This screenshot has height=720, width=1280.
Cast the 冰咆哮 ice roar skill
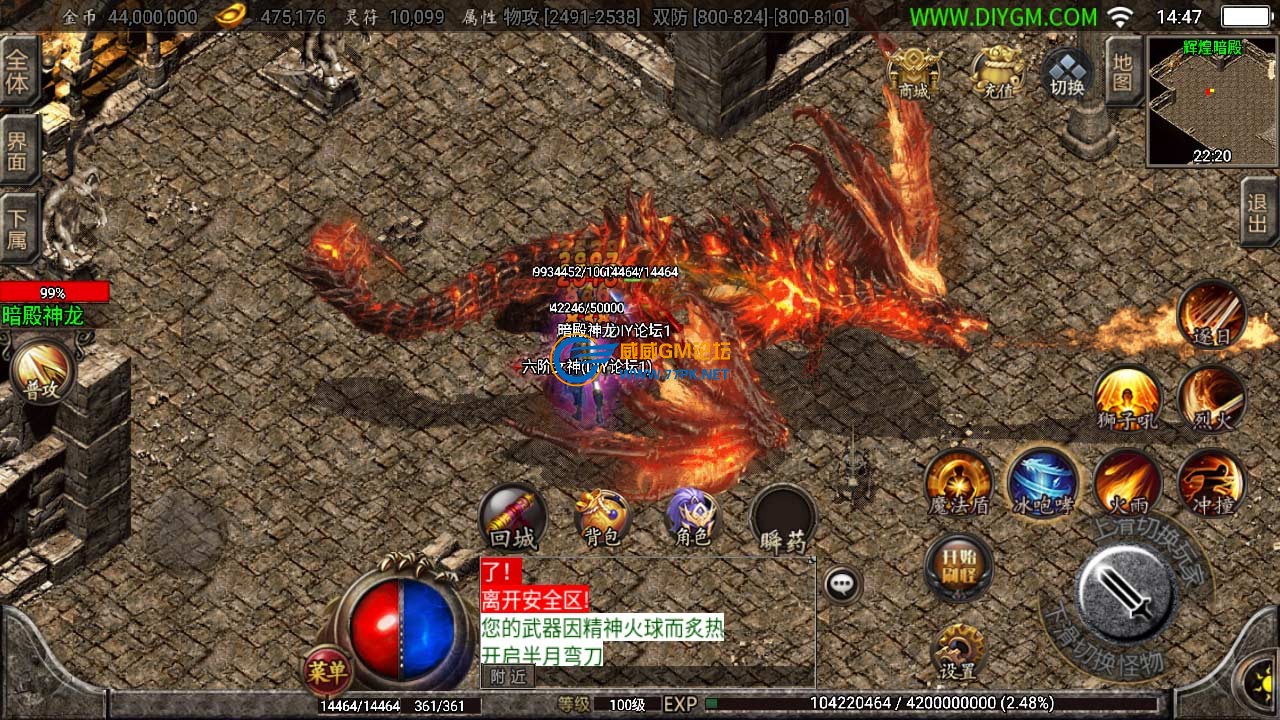coord(1043,482)
